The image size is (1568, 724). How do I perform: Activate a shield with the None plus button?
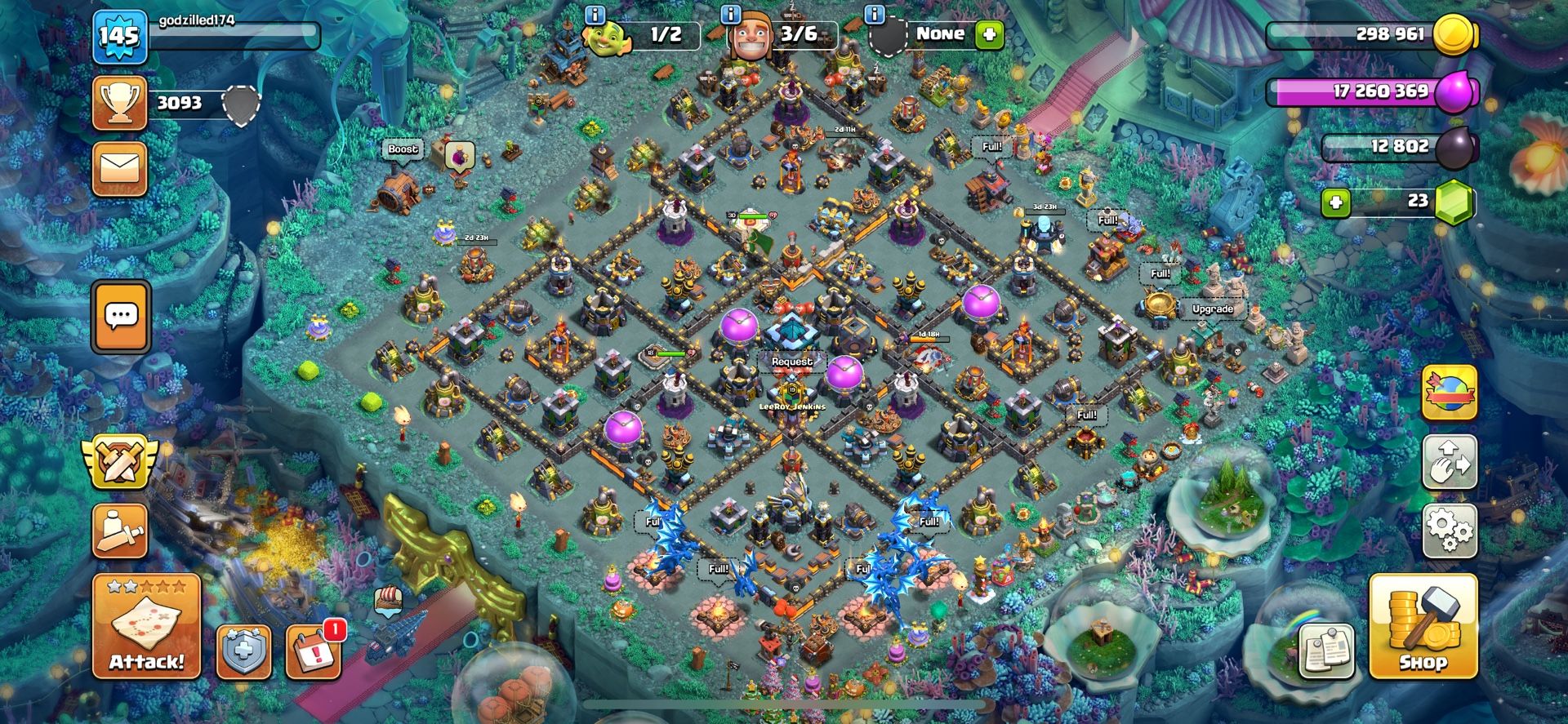coord(990,35)
